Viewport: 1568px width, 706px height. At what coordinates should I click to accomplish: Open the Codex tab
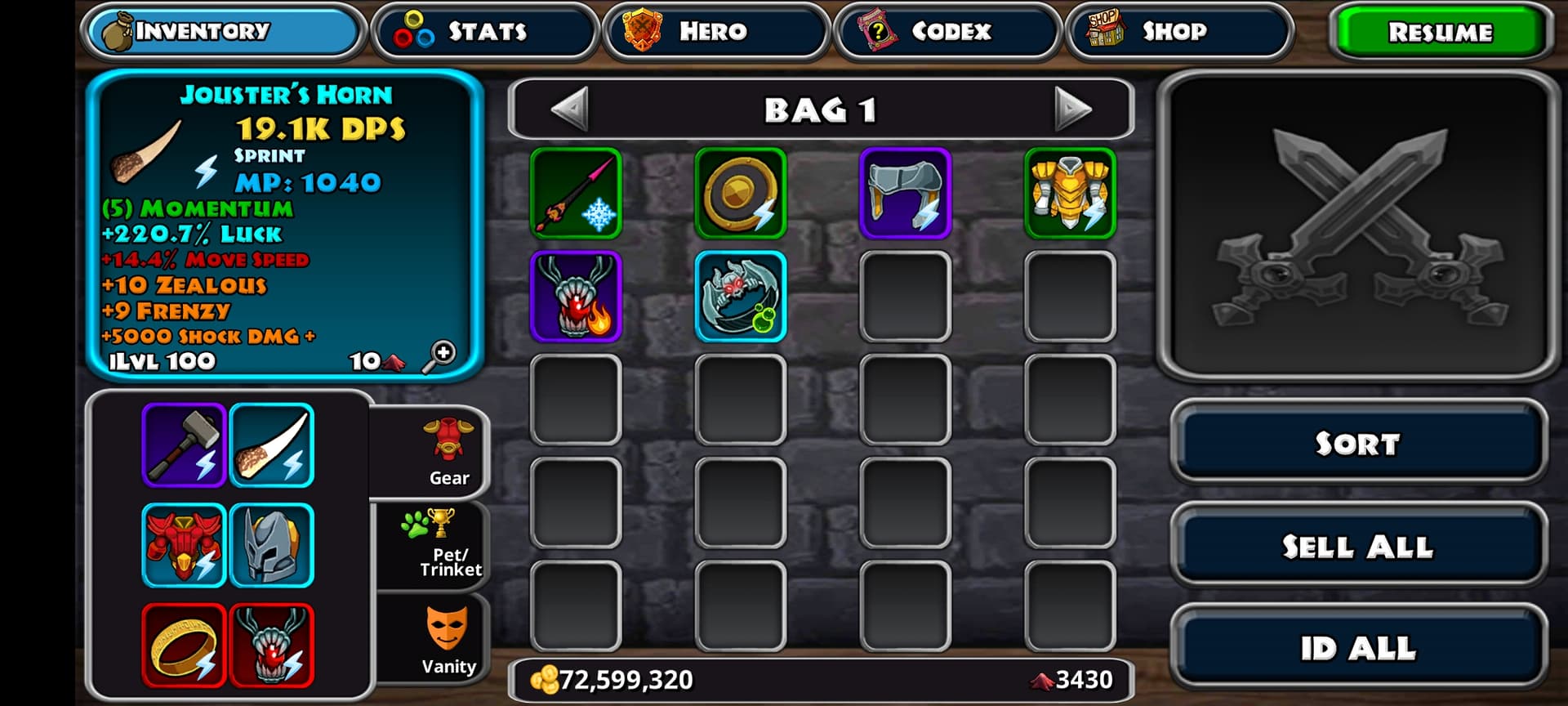(x=947, y=32)
